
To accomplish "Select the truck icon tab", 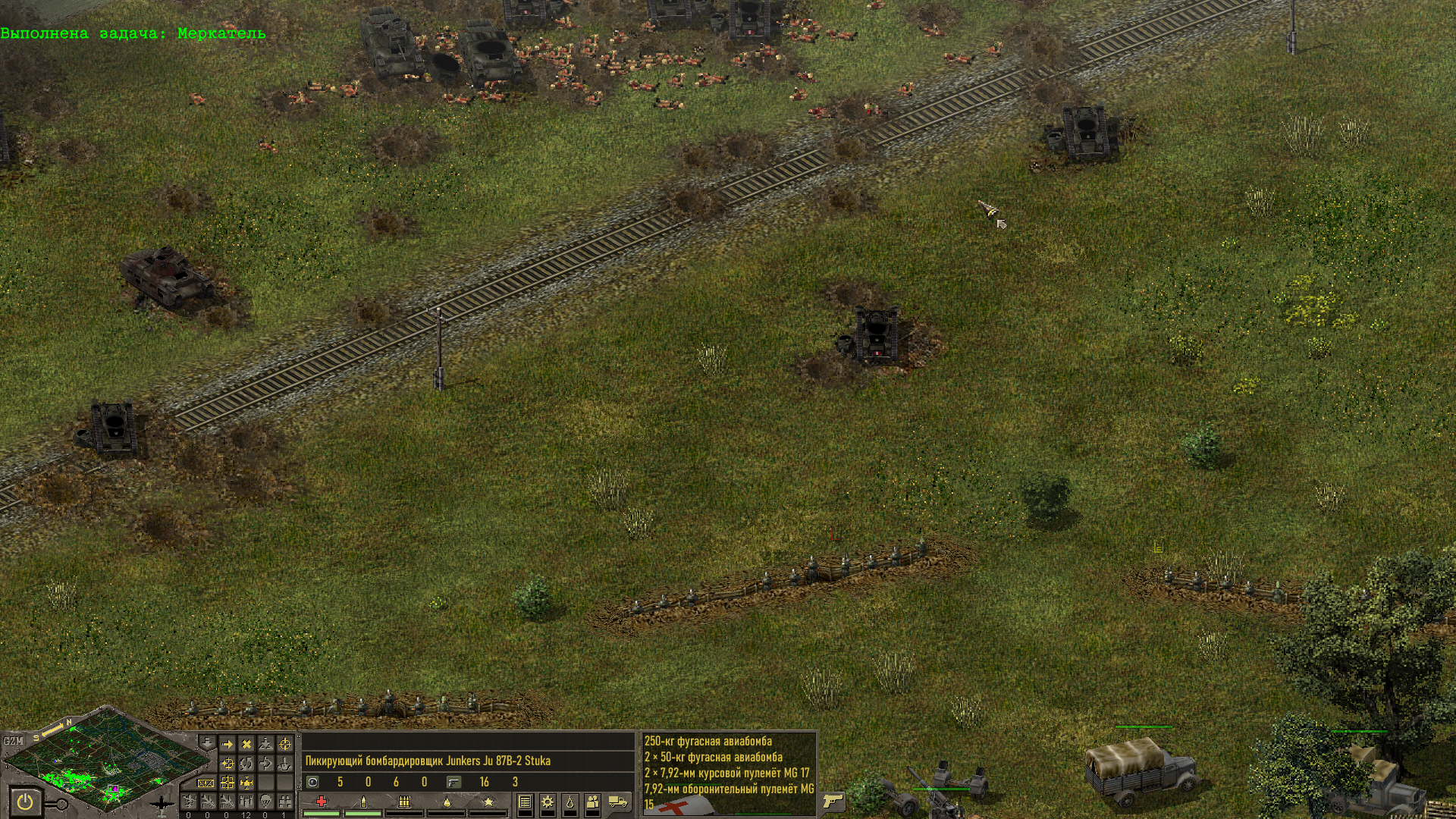I will coord(618,802).
